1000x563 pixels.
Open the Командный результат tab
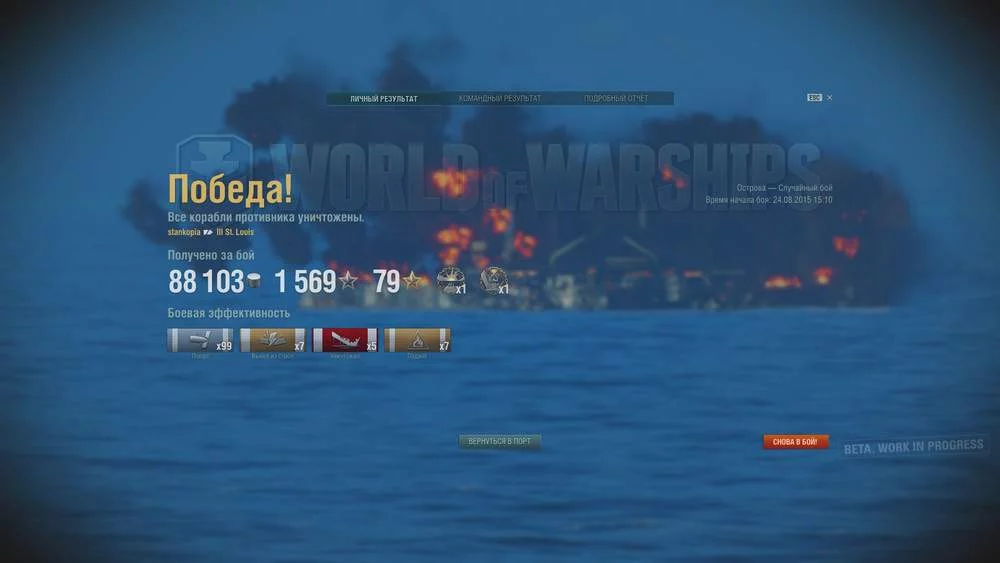point(499,99)
